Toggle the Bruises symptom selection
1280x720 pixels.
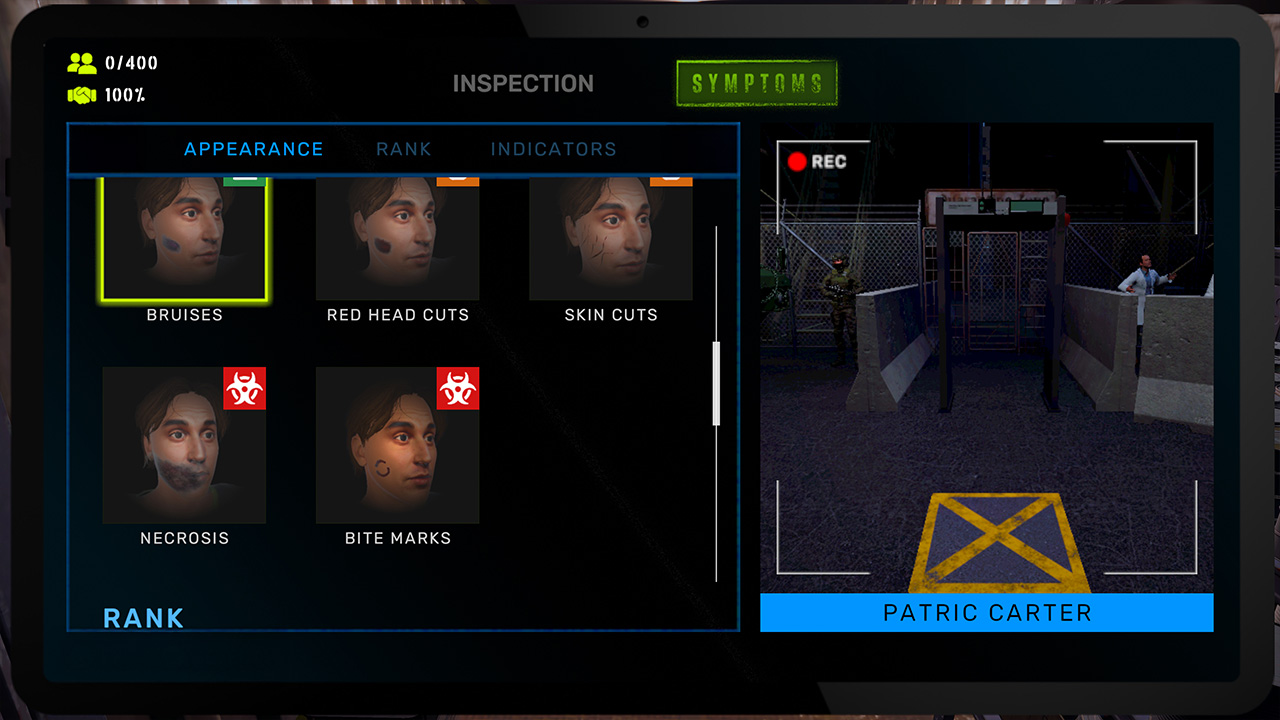pyautogui.click(x=184, y=238)
